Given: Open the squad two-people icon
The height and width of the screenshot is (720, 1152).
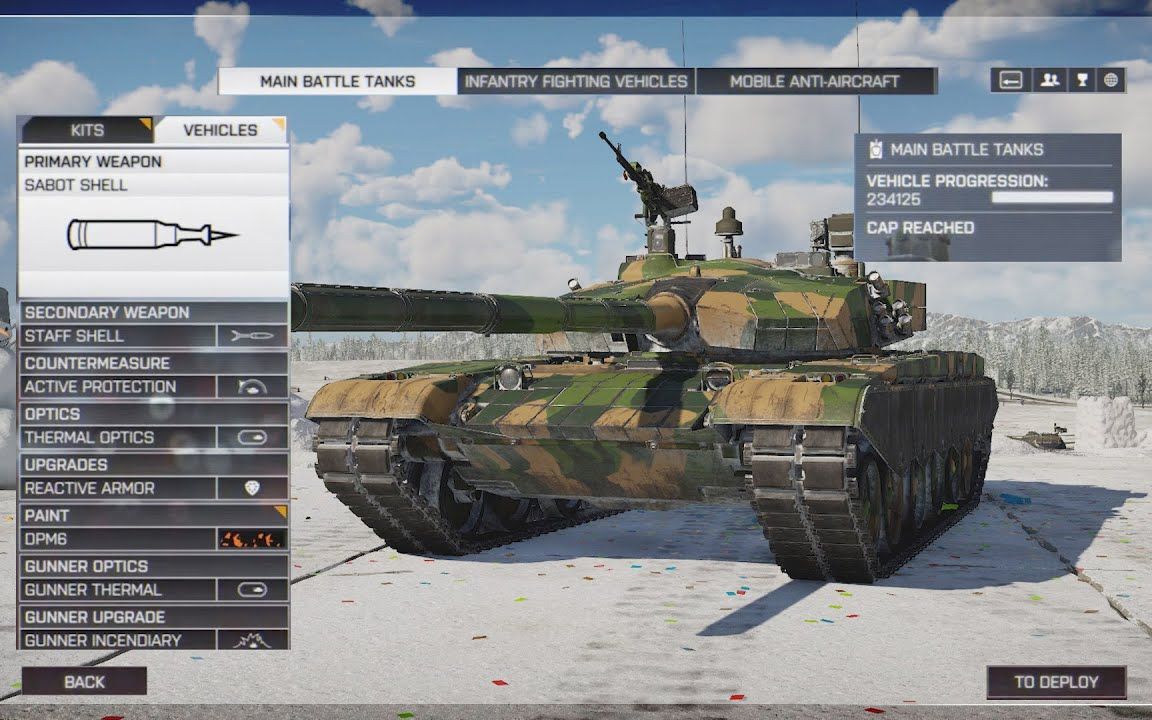Looking at the screenshot, I should [1049, 81].
